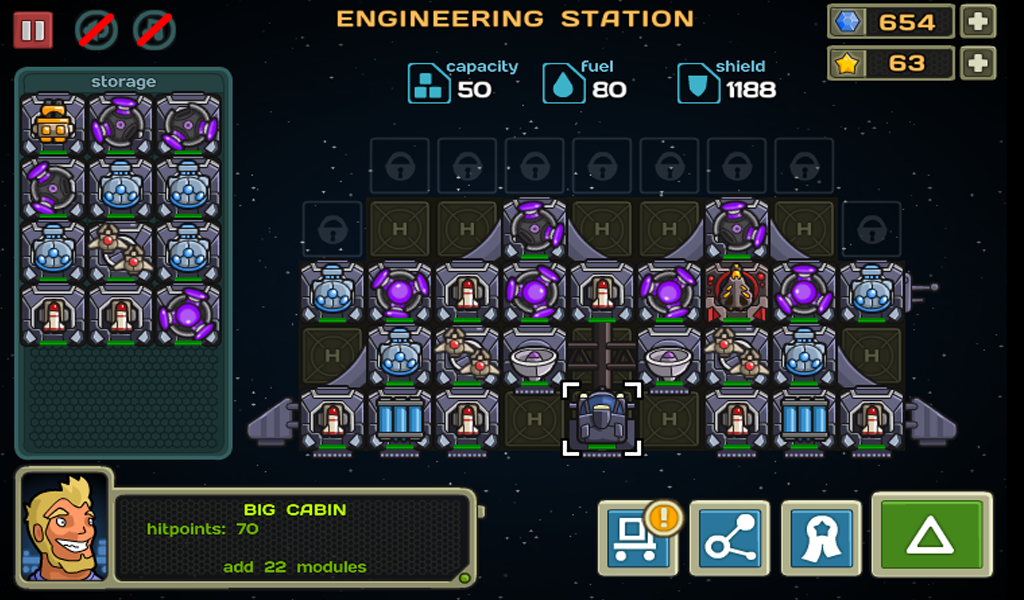Screen dimensions: 1024x600
Task: Toggle the muted music note icon
Action: point(154,30)
